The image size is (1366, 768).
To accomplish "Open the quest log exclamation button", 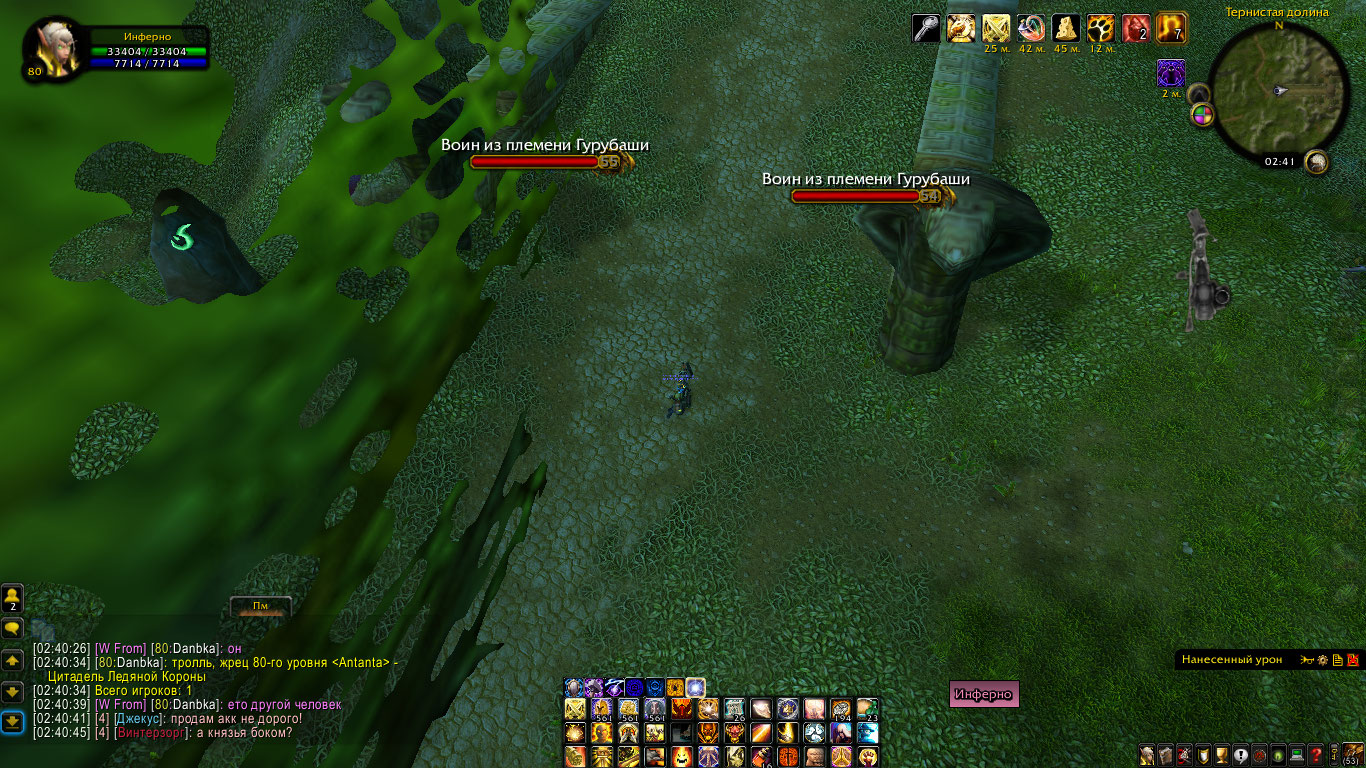I will [x=1241, y=754].
